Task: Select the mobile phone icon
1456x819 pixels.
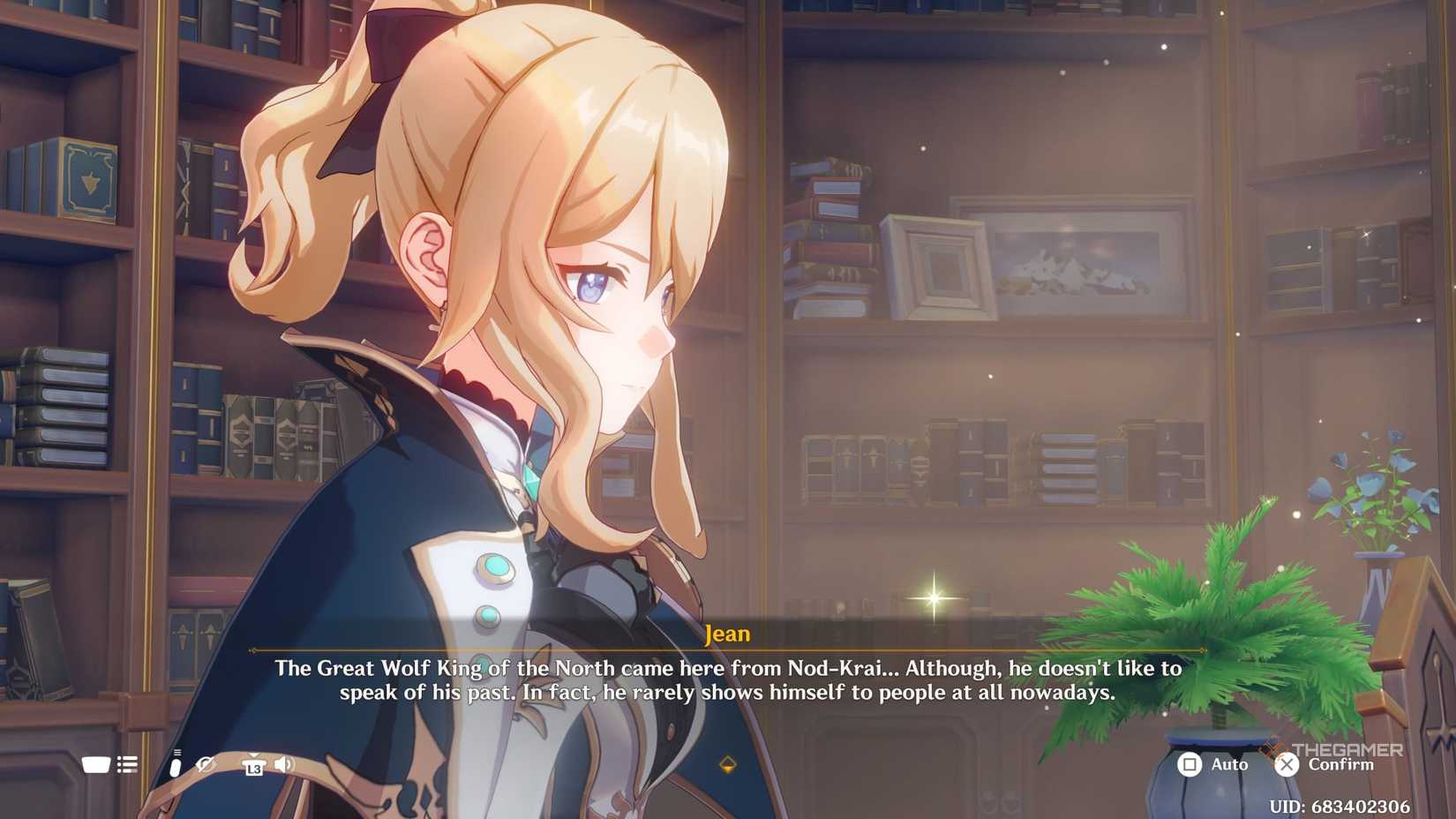Action: (x=176, y=763)
